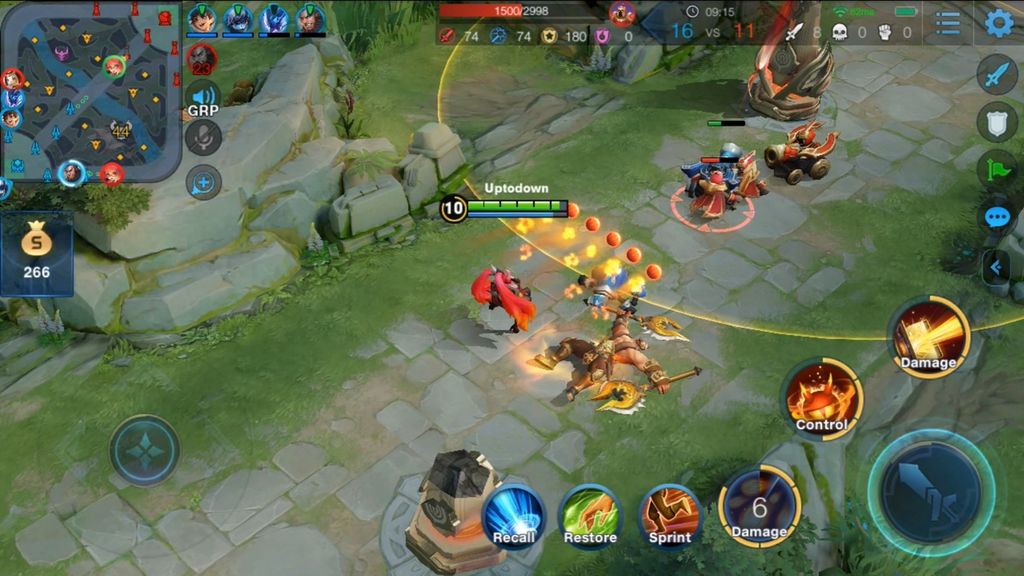
Task: Cast the Recall spell
Action: tap(514, 514)
